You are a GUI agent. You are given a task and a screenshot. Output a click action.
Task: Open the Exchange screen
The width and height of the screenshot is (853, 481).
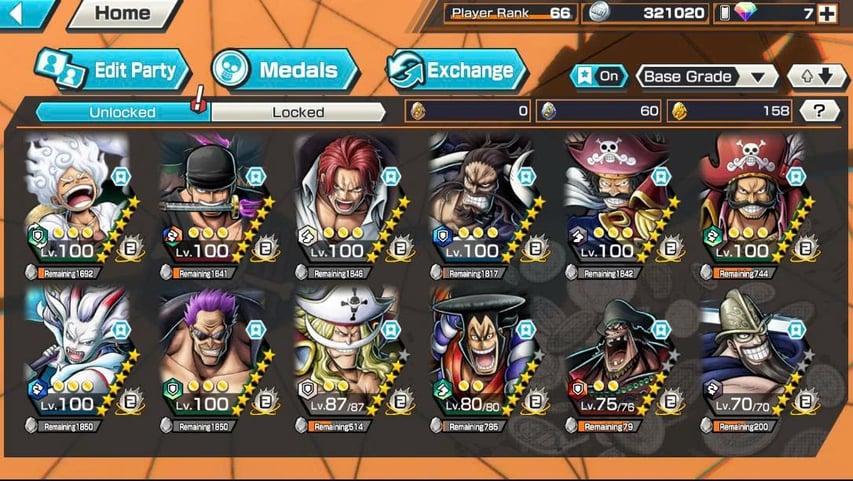click(x=456, y=70)
